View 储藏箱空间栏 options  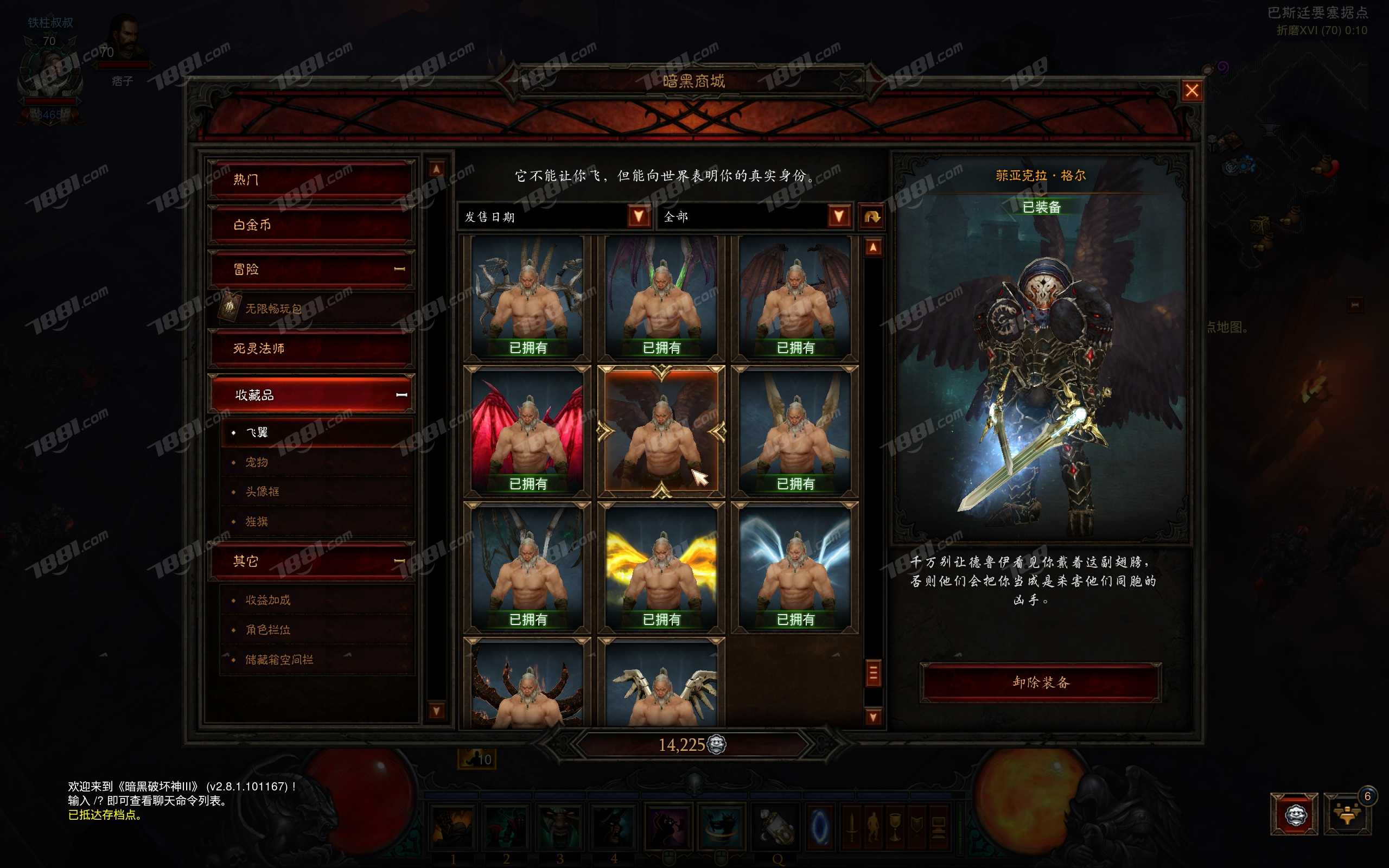coord(279,660)
